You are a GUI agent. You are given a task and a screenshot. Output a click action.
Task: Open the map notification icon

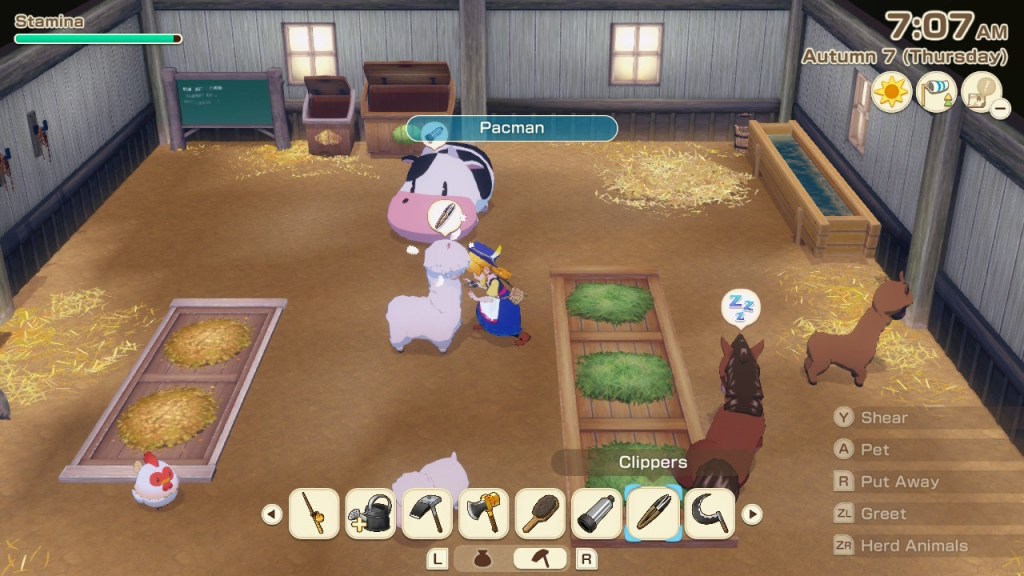pos(982,93)
